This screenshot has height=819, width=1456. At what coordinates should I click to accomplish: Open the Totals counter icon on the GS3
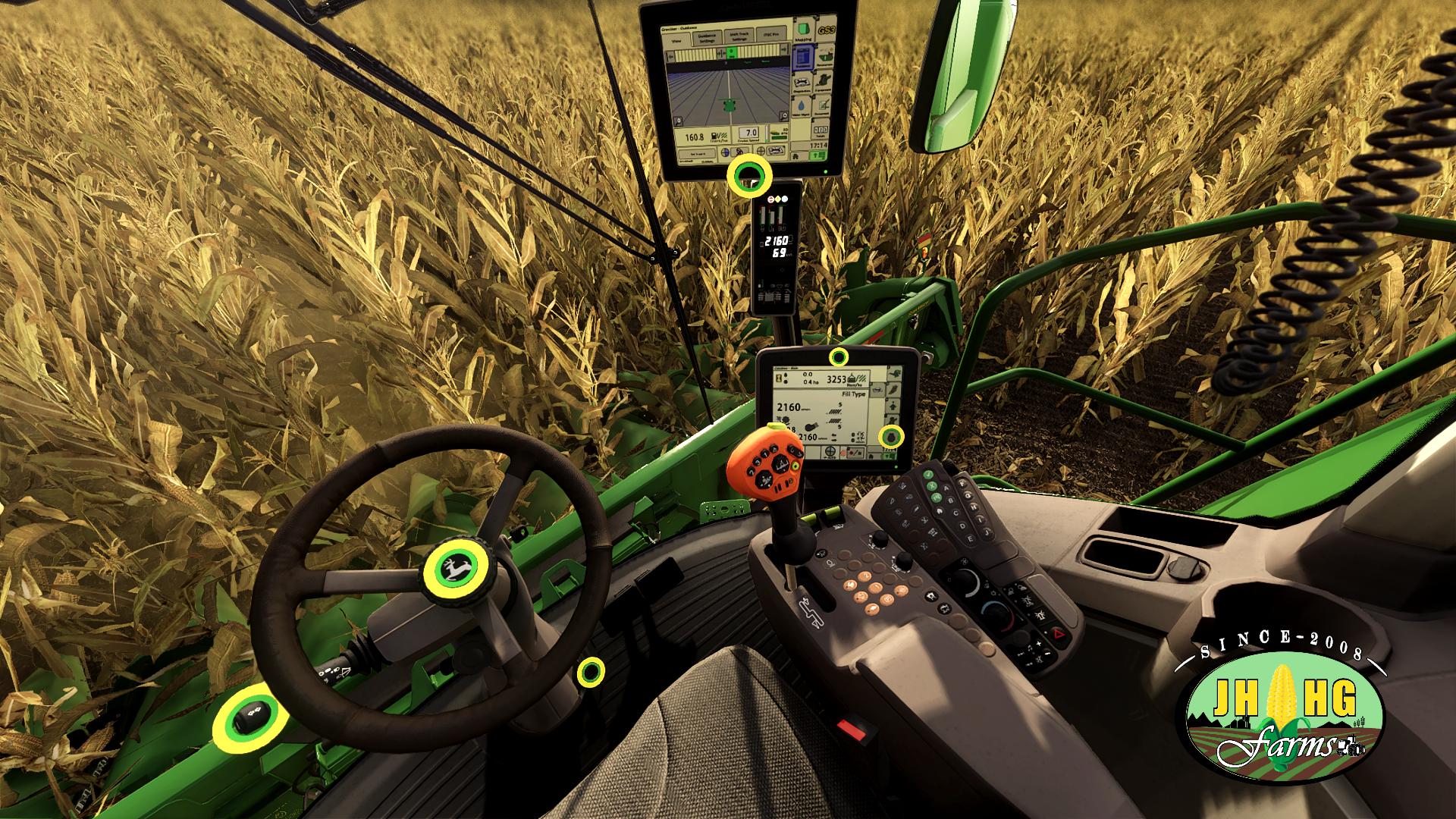(x=821, y=130)
